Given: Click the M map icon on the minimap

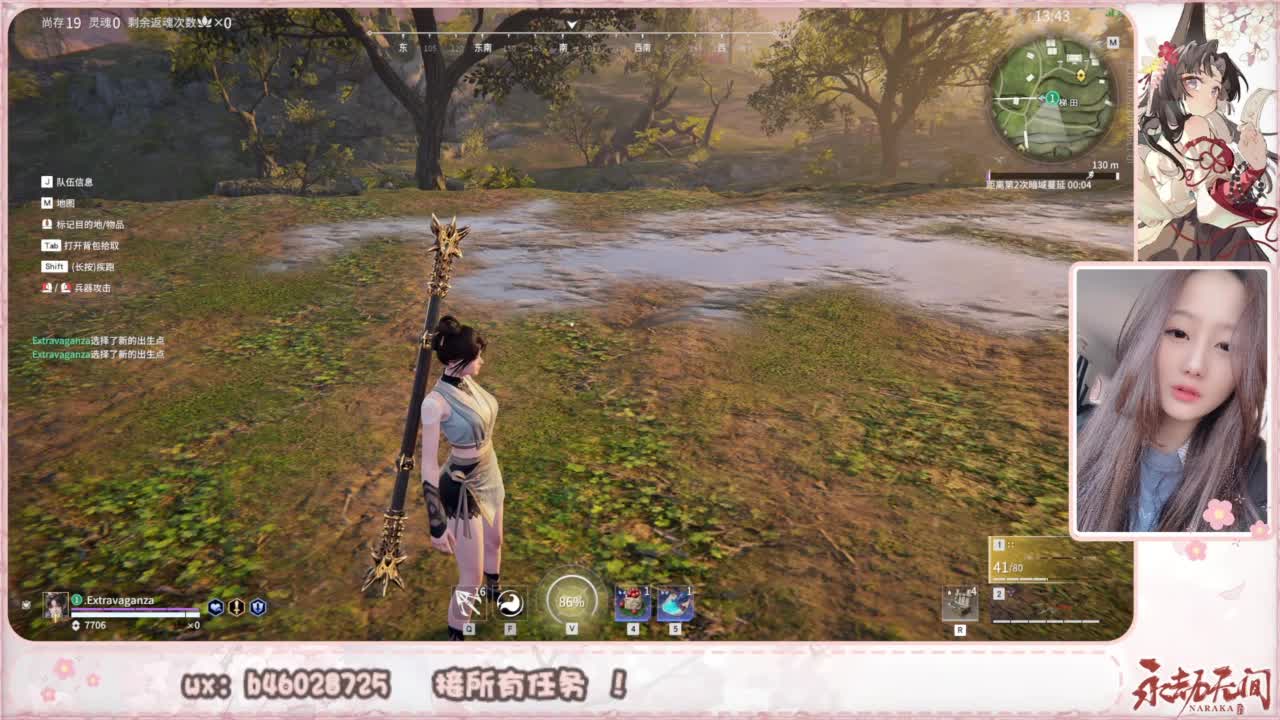Looking at the screenshot, I should (x=1113, y=42).
